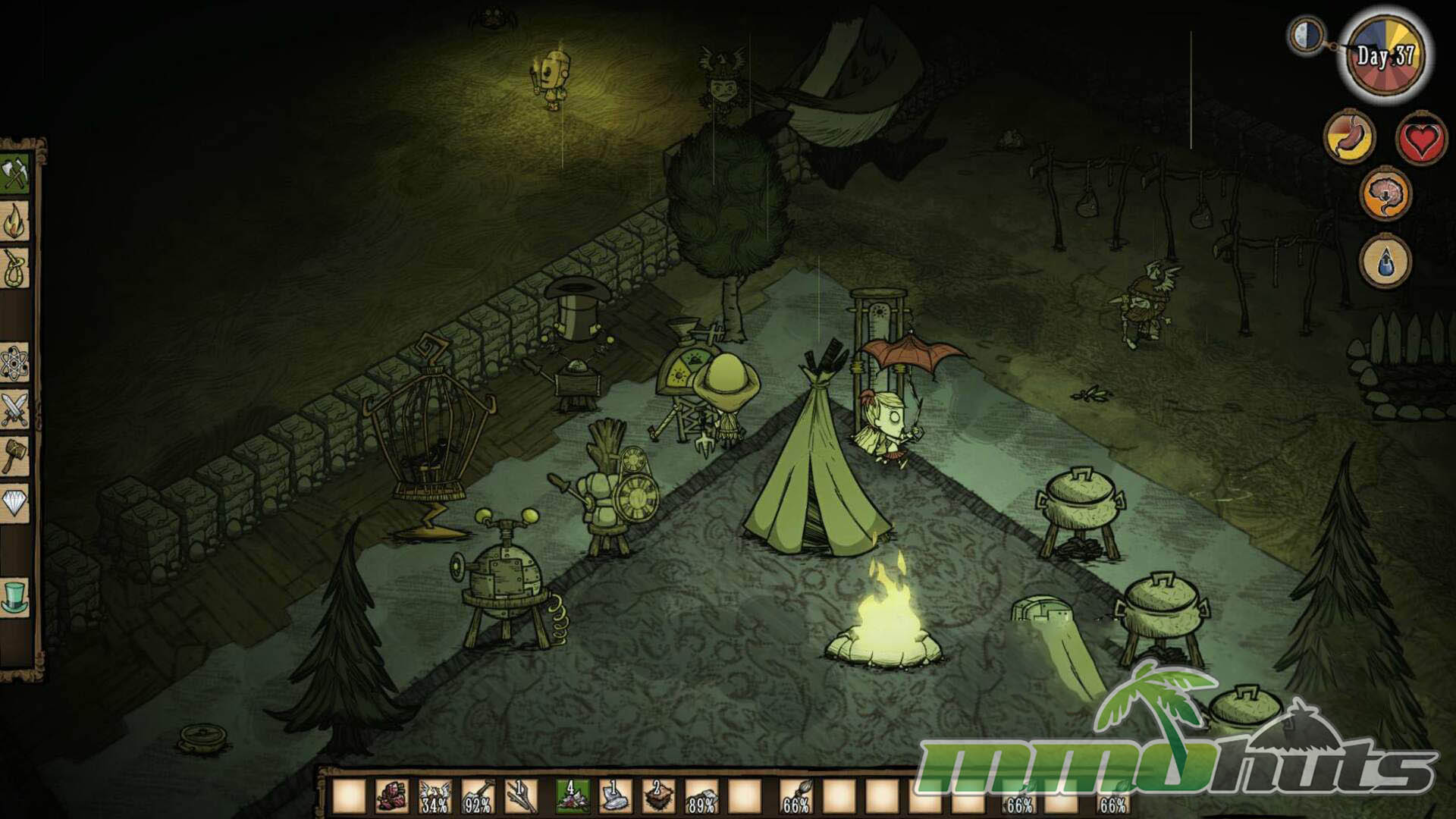
Task: Select the Science atom tab
Action: pyautogui.click(x=14, y=362)
